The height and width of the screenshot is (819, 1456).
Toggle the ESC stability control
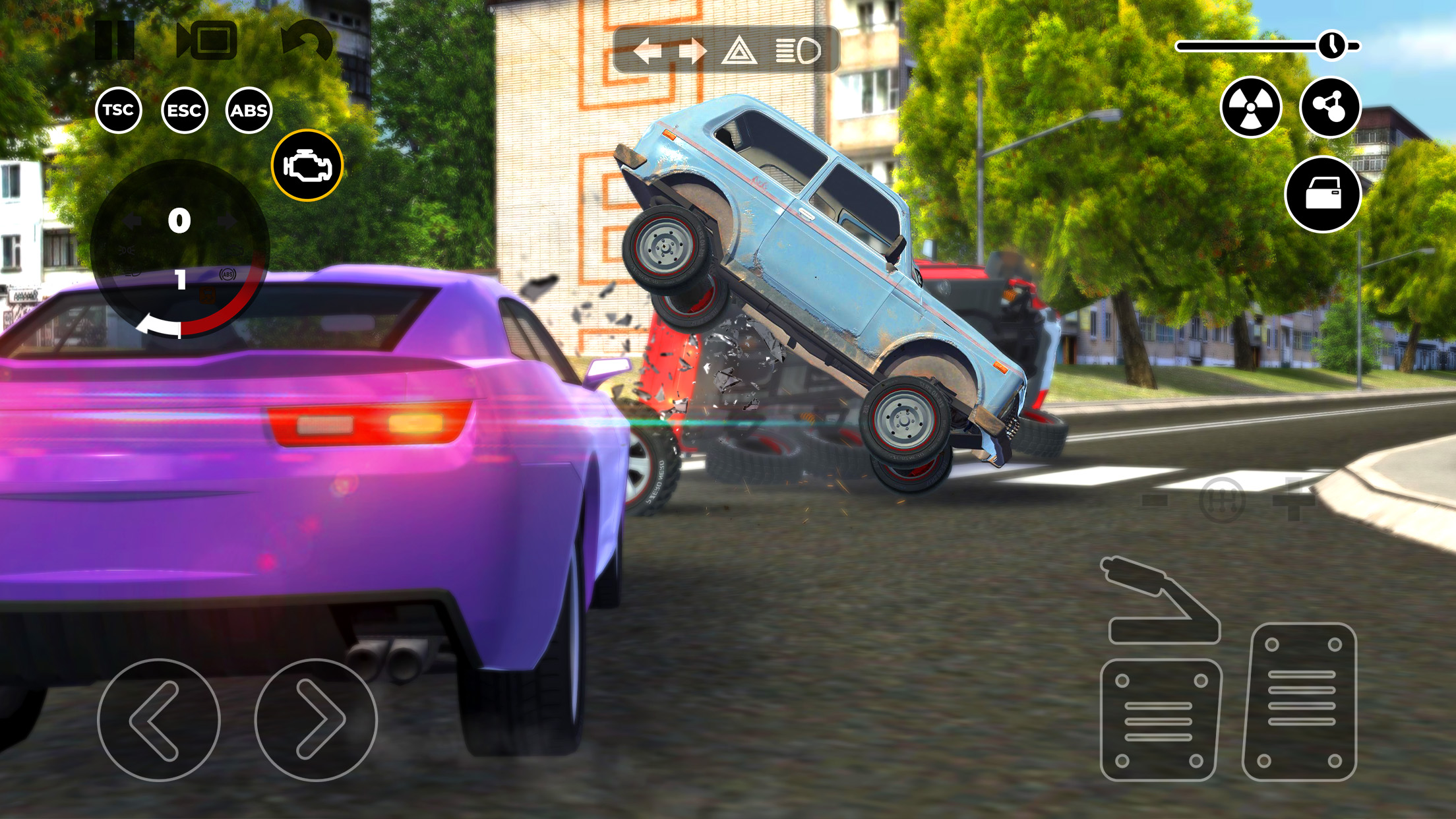coord(185,110)
